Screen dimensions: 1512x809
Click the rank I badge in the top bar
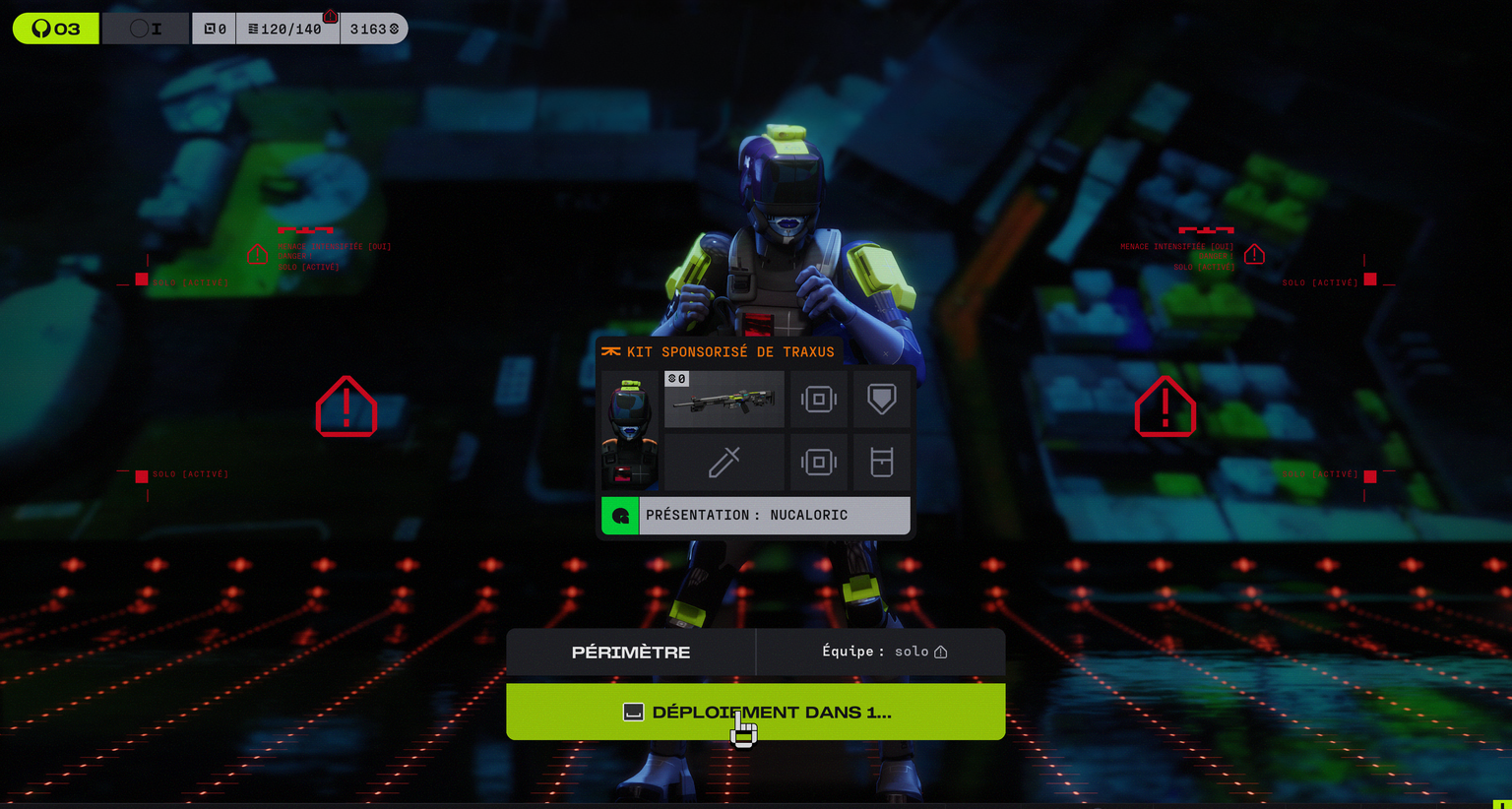point(146,29)
